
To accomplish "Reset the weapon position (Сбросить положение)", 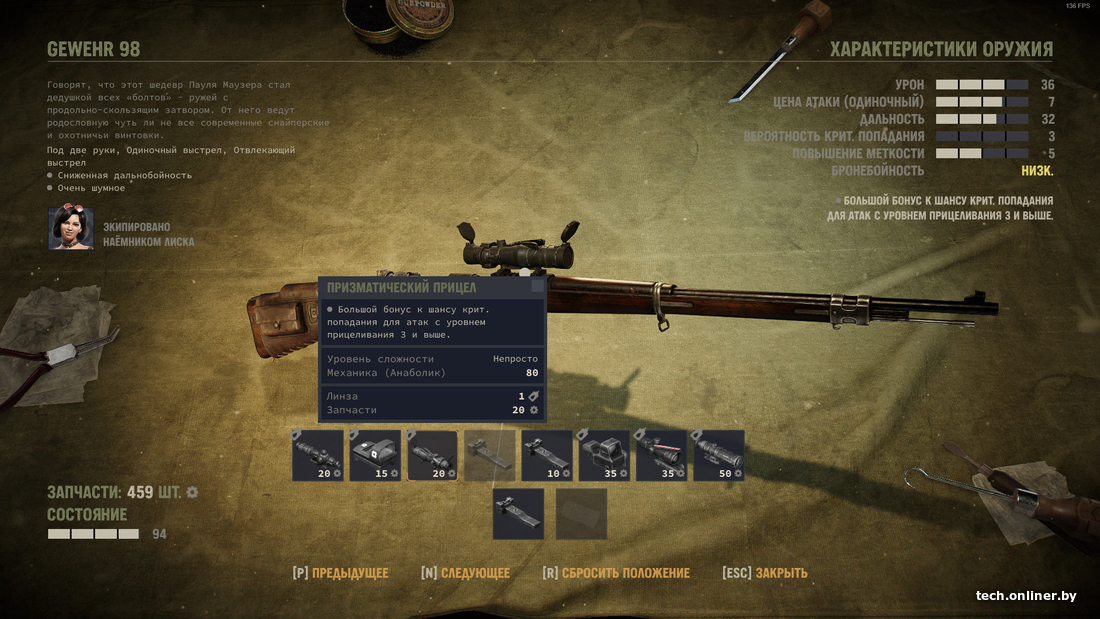I will click(616, 573).
